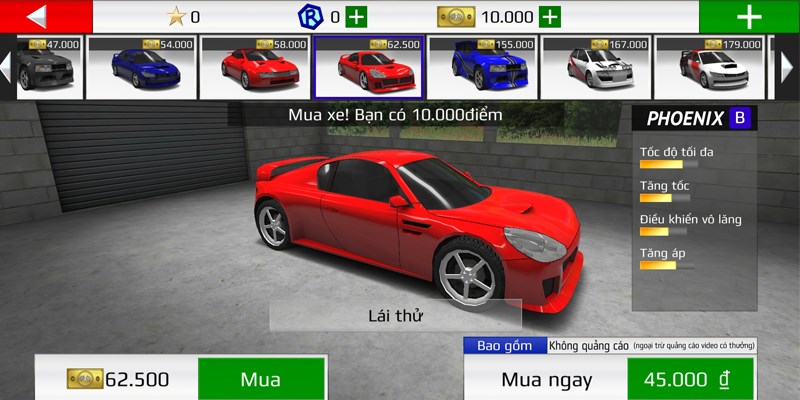800x400 pixels.
Task: Select the red Phoenix priced 62.500
Action: [369, 65]
